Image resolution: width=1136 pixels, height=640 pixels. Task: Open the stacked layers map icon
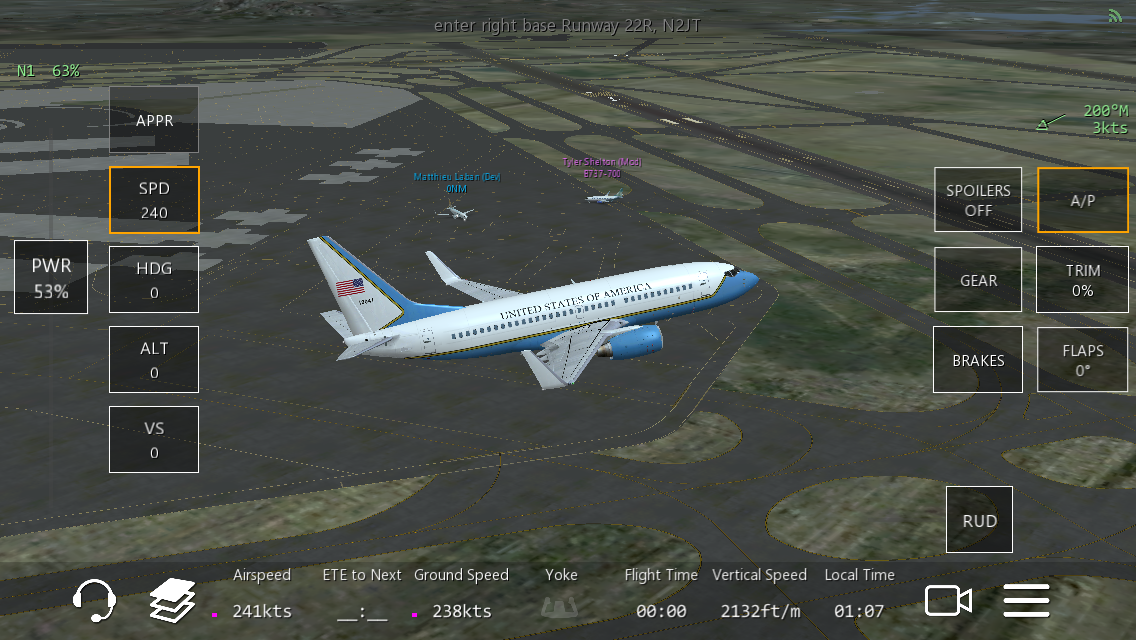(172, 600)
